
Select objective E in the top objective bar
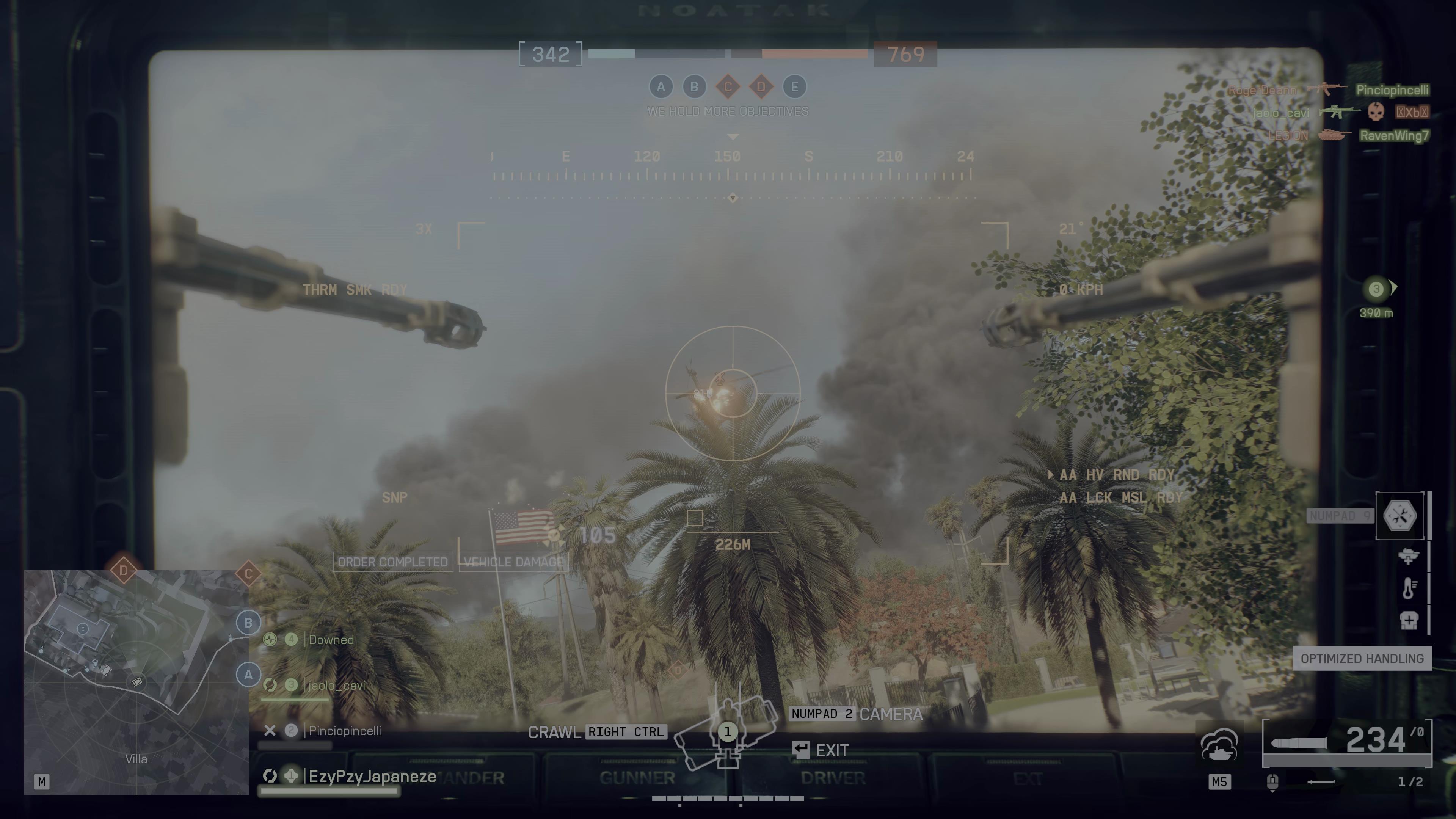point(794,87)
